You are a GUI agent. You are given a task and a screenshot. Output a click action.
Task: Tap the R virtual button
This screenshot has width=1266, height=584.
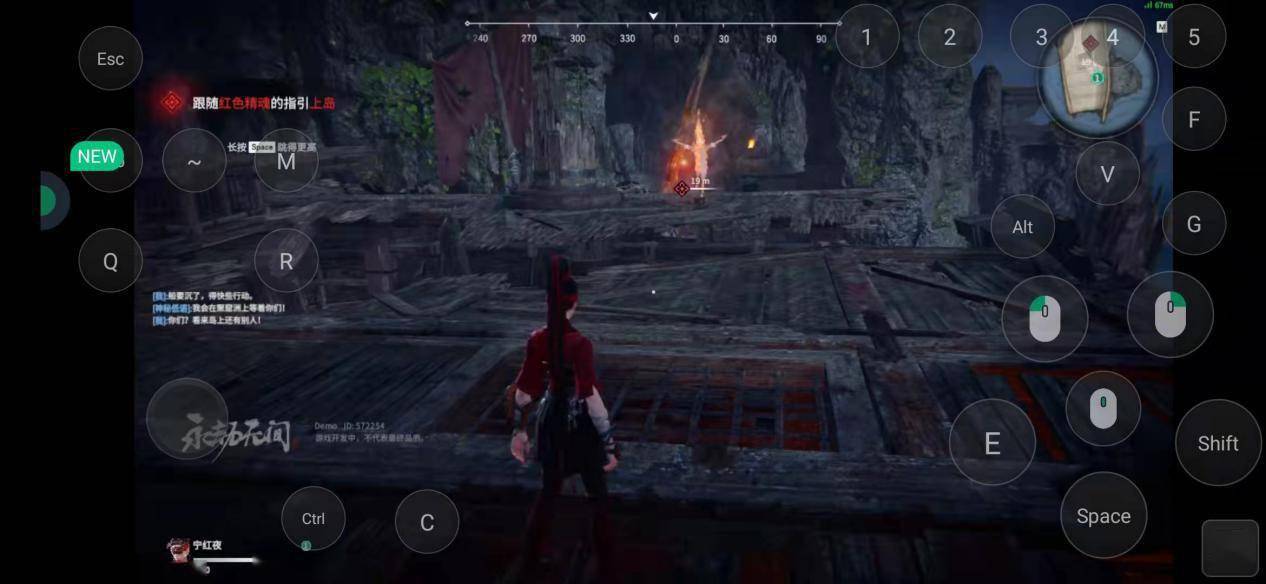point(286,261)
